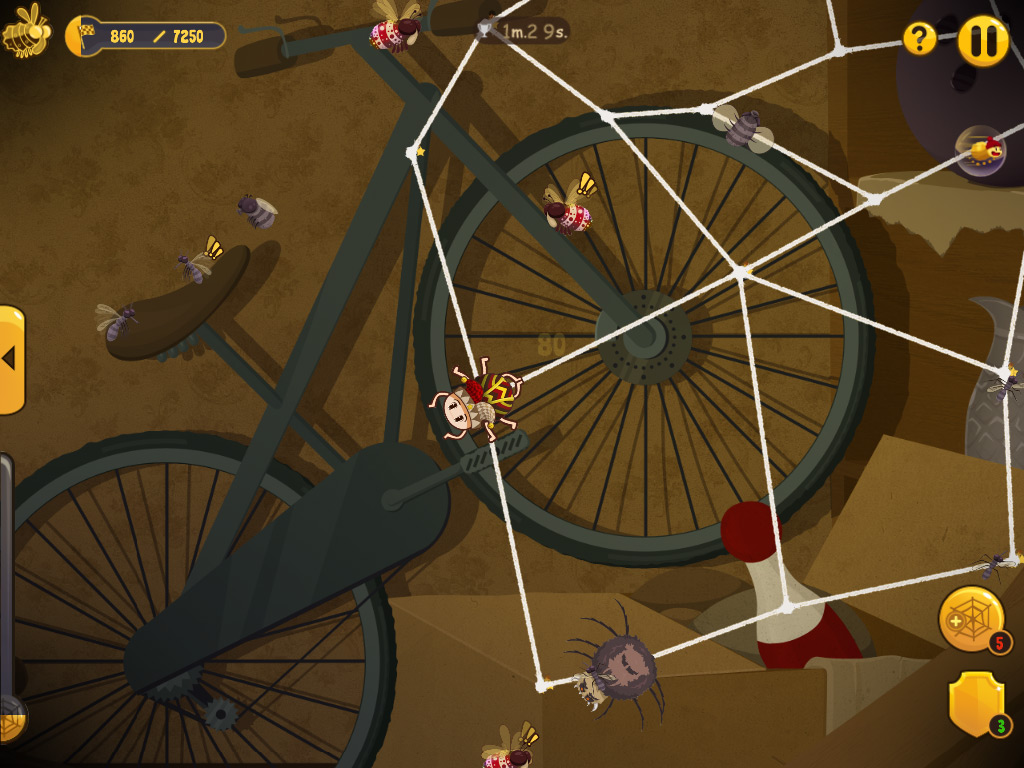This screenshot has height=768, width=1024.
Task: Open the question mark help button
Action: [x=919, y=39]
